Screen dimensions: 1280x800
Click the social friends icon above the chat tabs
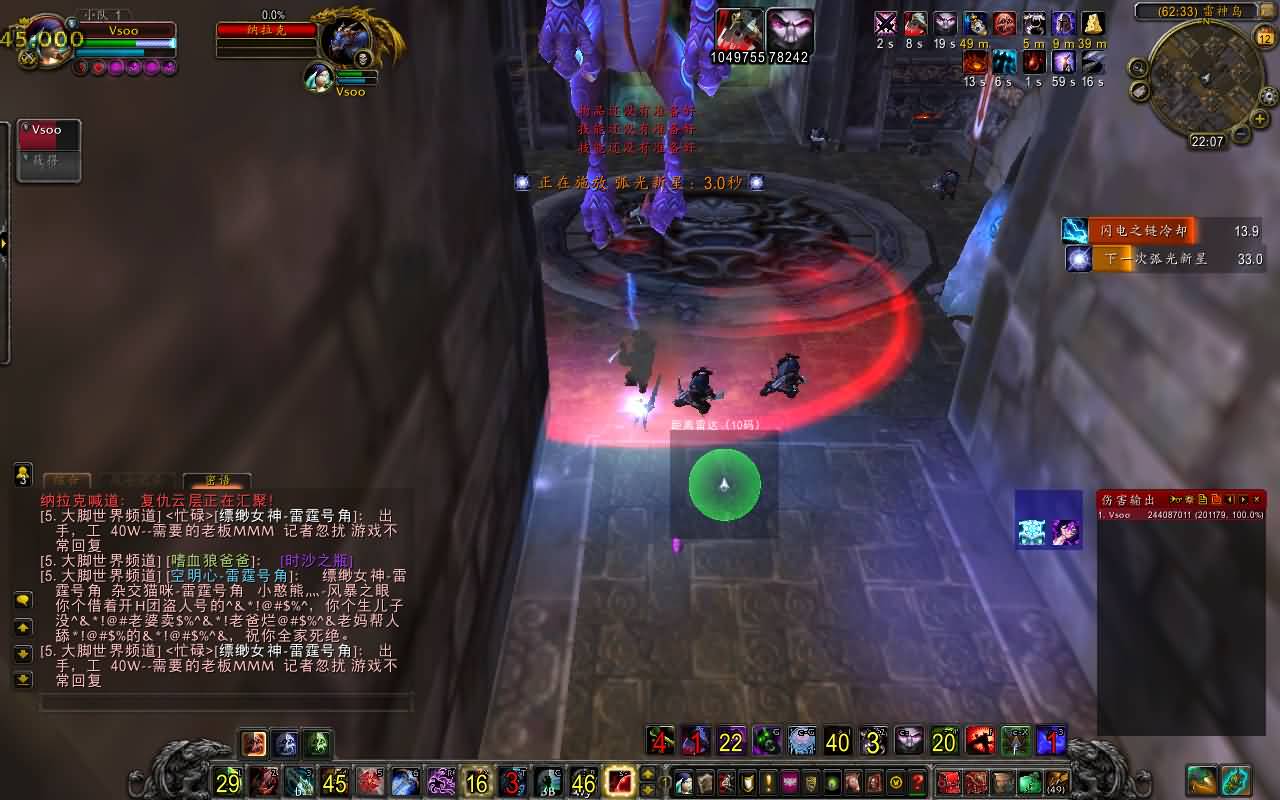[23, 473]
